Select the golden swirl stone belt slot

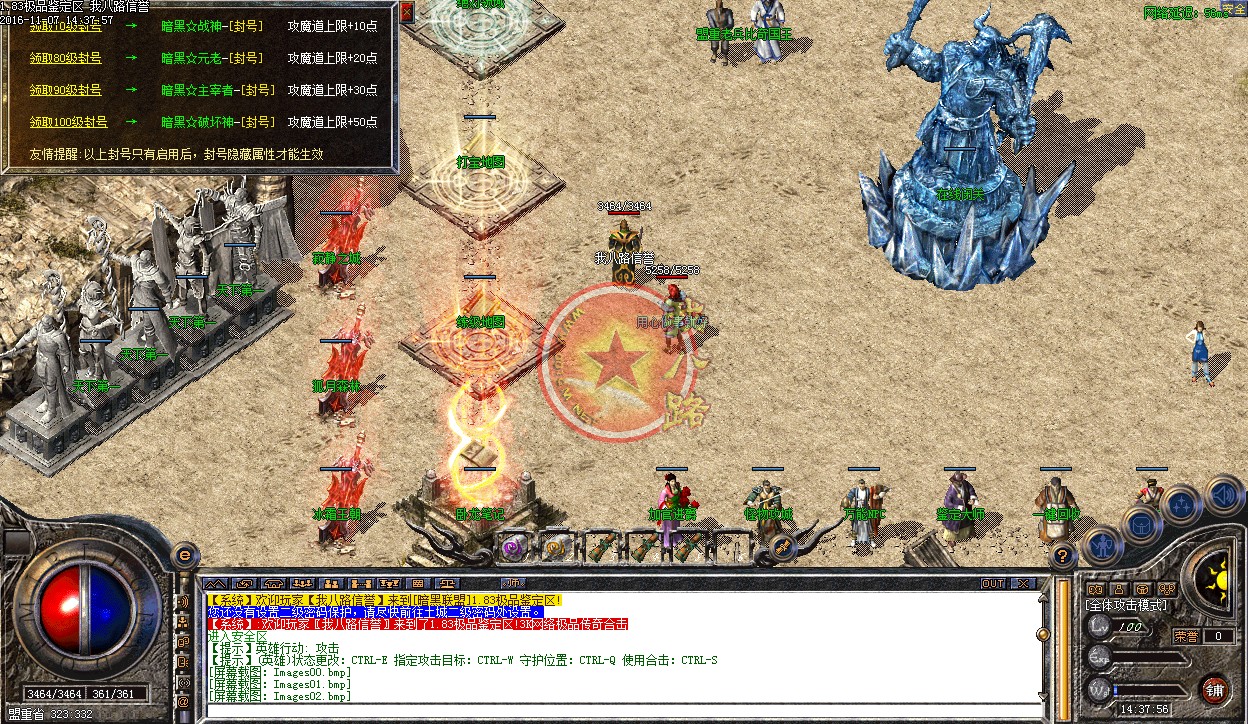tap(556, 547)
